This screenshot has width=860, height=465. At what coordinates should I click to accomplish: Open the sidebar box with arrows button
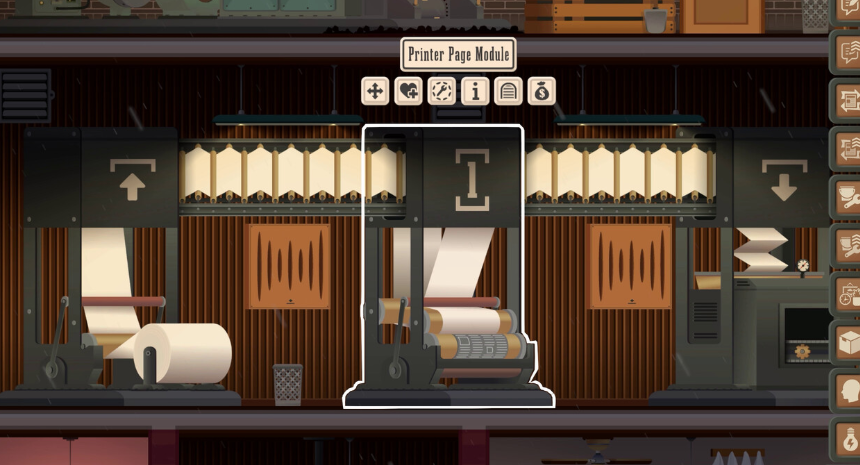click(846, 99)
